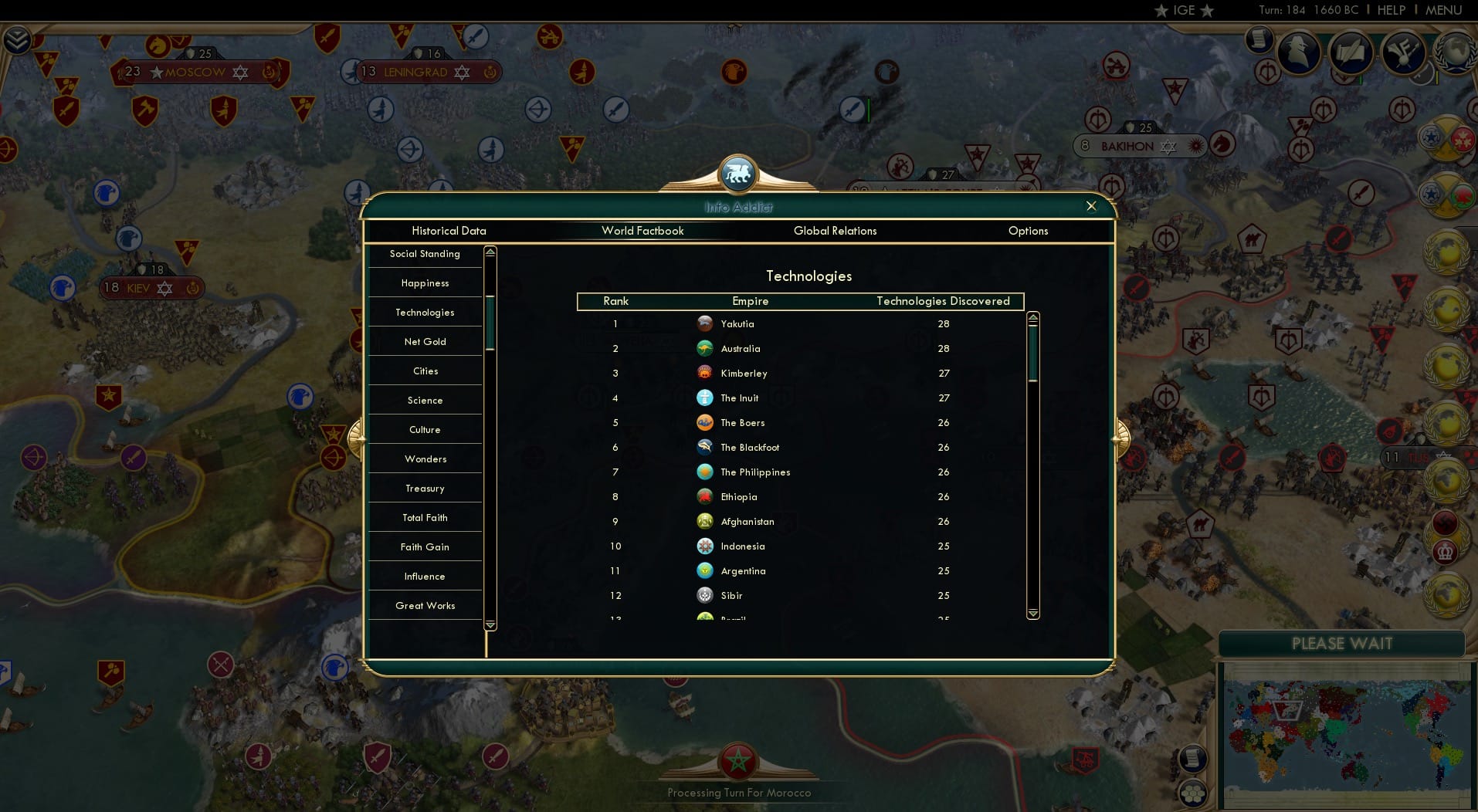Image resolution: width=1478 pixels, height=812 pixels.
Task: Switch to the Historical Data tab
Action: [449, 231]
